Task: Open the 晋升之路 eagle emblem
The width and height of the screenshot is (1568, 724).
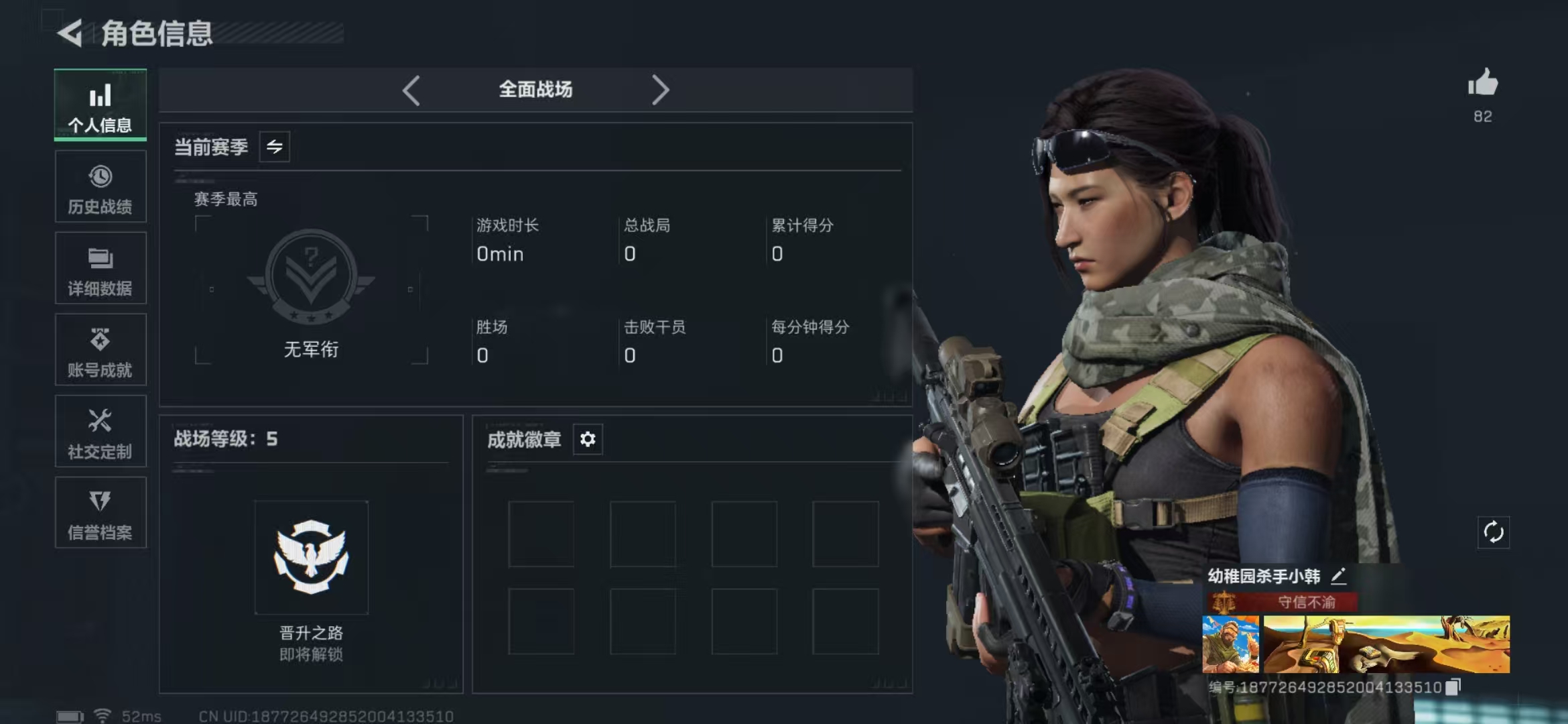Action: coord(311,557)
